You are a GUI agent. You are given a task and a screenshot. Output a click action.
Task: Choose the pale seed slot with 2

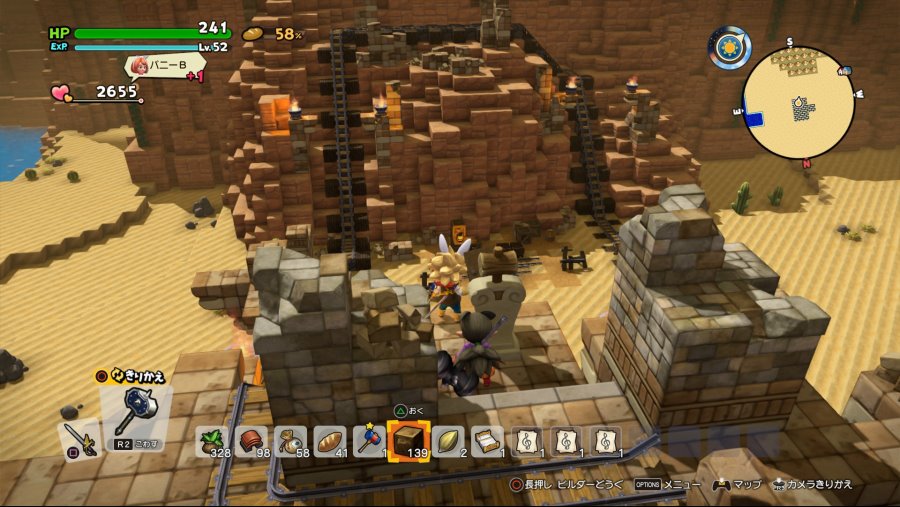447,442
